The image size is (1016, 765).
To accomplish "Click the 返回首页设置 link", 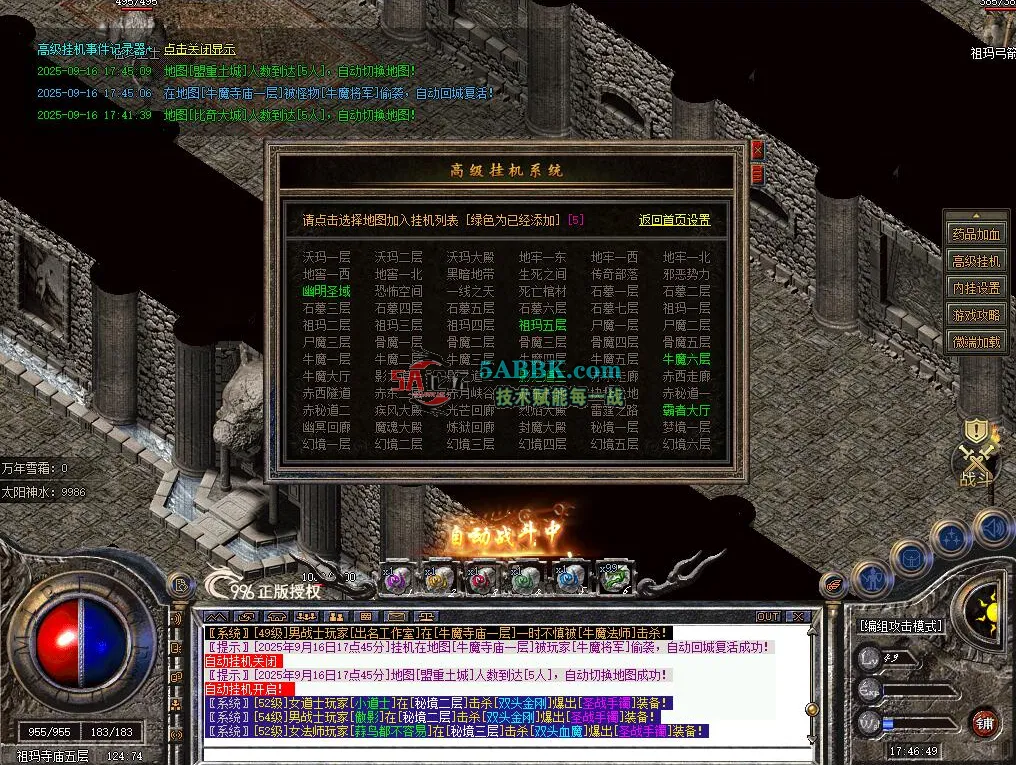I will [x=675, y=220].
